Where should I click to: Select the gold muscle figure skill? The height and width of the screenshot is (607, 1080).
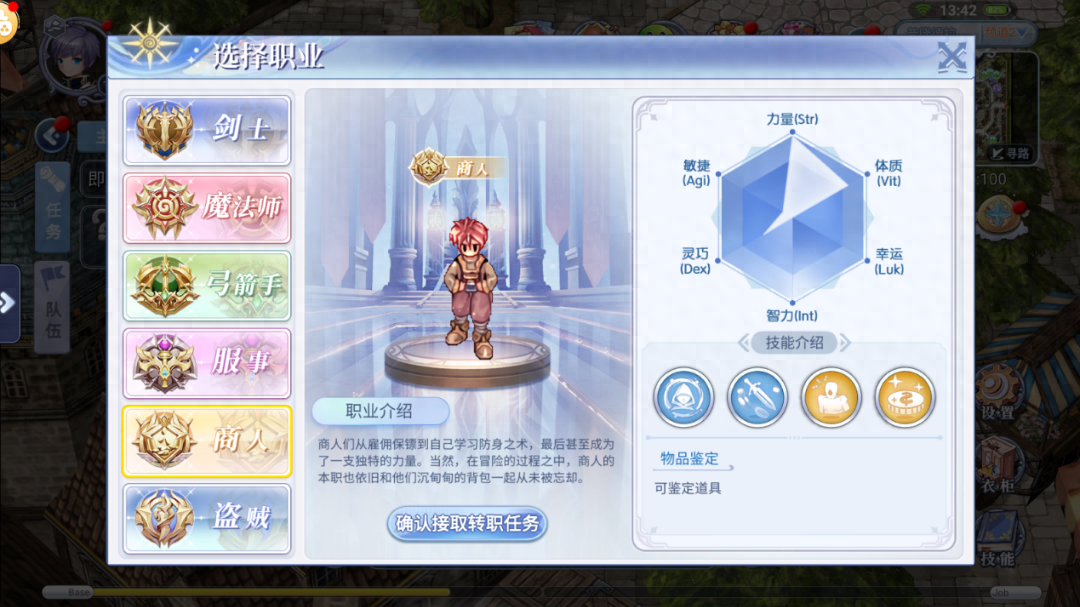[831, 397]
